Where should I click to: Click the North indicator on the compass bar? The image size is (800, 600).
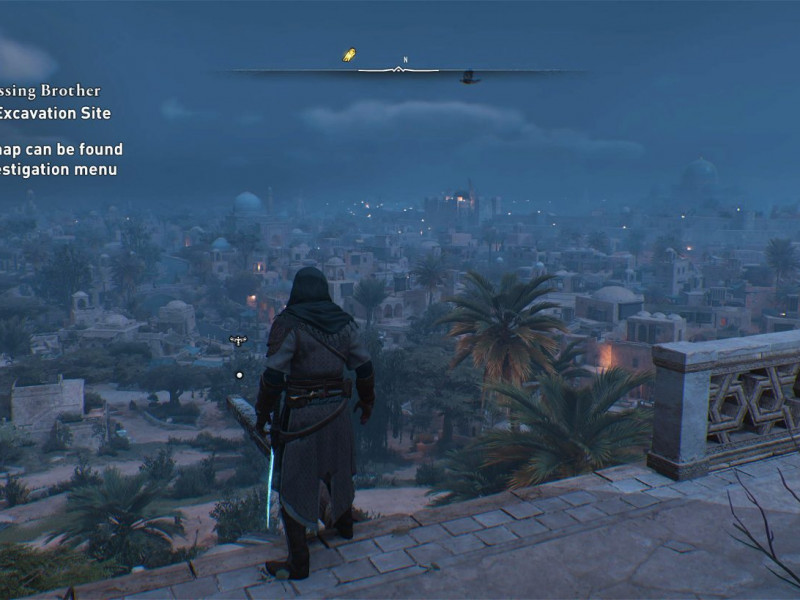tap(405, 61)
